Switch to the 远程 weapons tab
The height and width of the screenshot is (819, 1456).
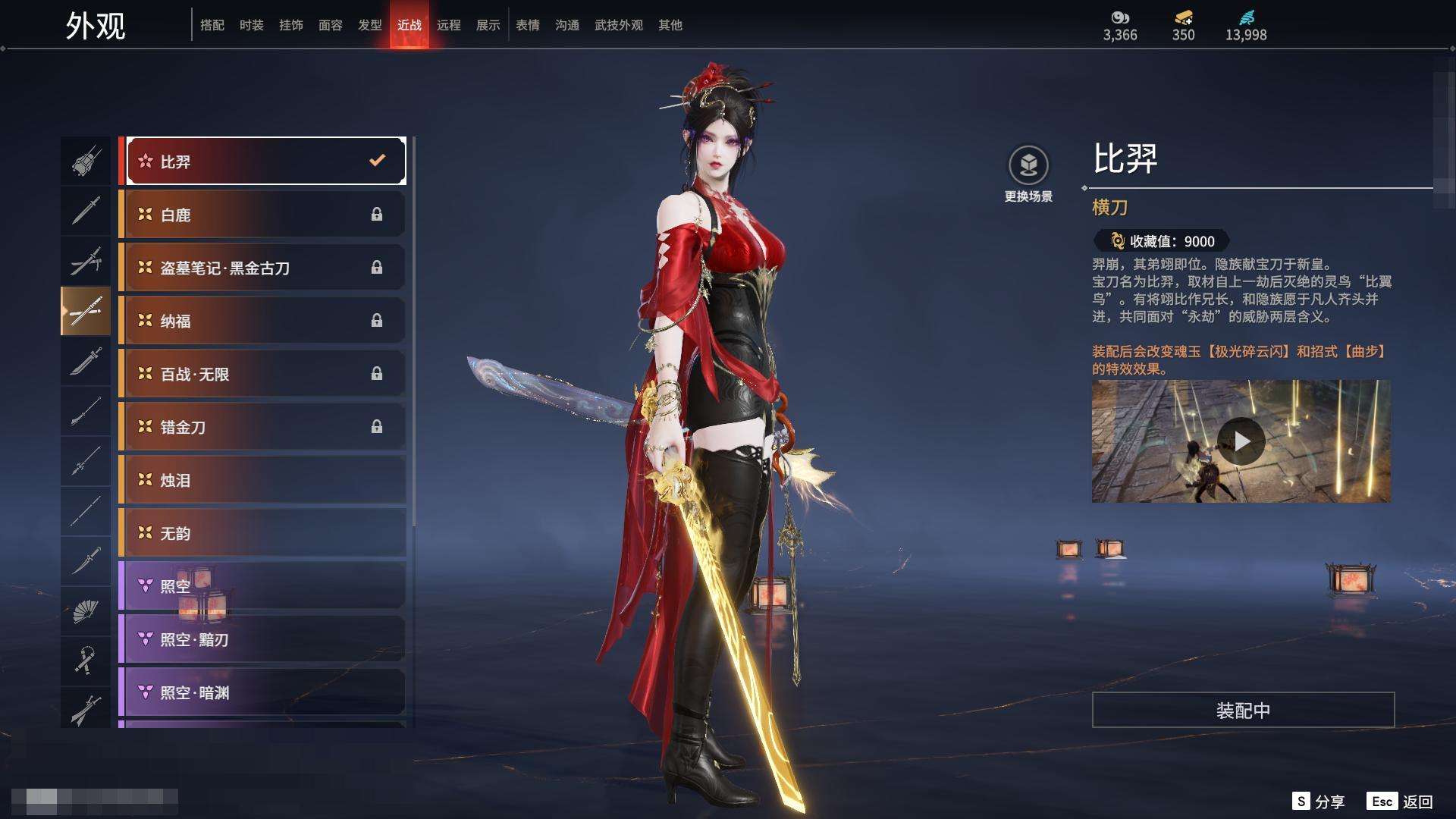pos(448,25)
